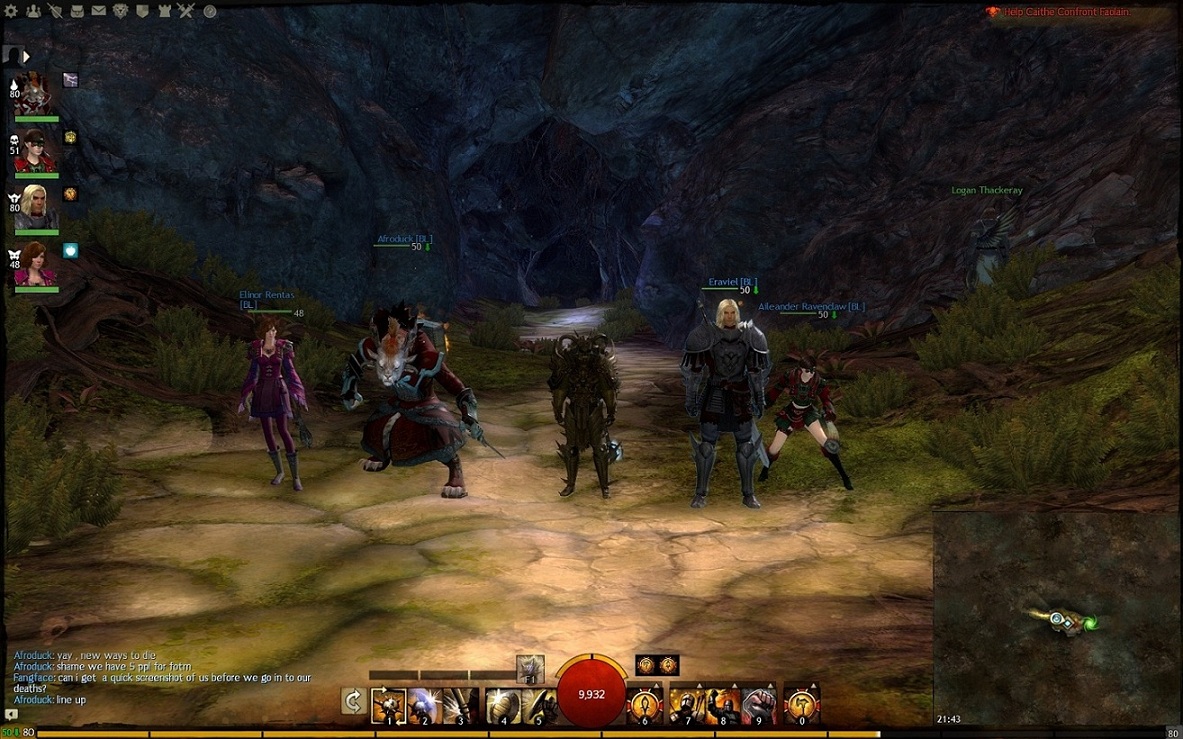Open the contacts and friends panel
This screenshot has width=1183, height=739.
(x=33, y=11)
